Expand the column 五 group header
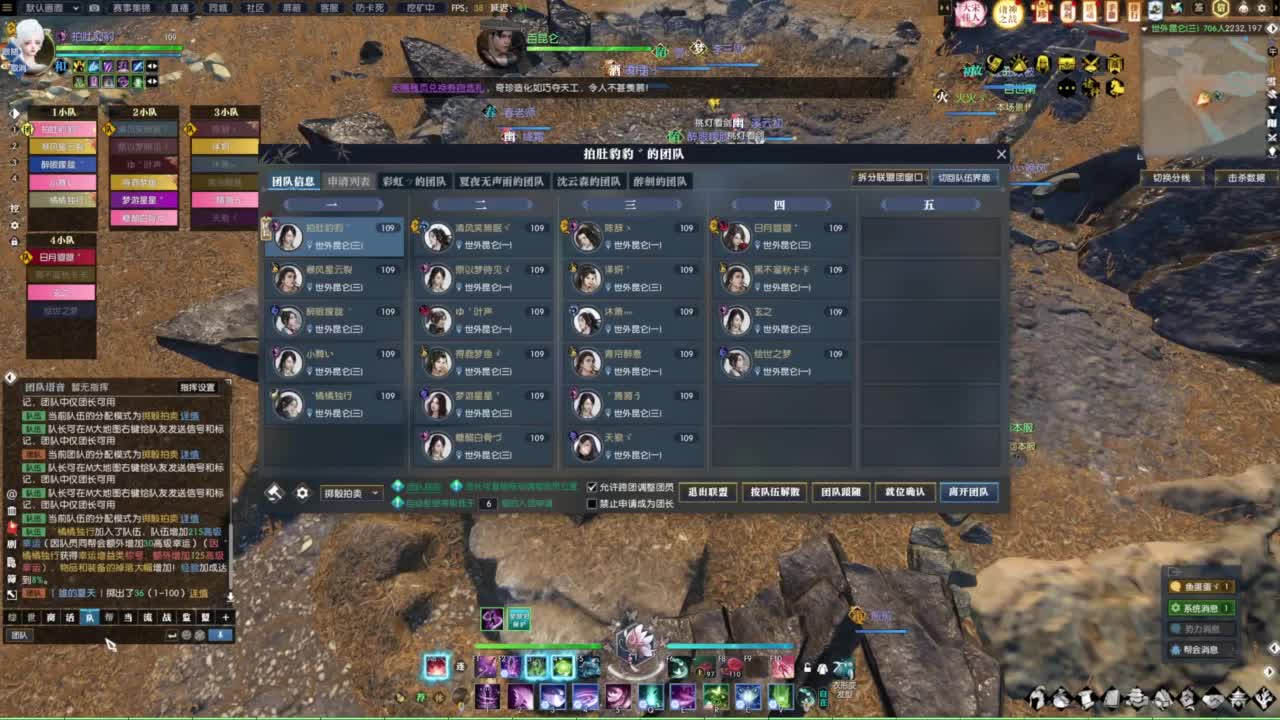 pos(929,204)
